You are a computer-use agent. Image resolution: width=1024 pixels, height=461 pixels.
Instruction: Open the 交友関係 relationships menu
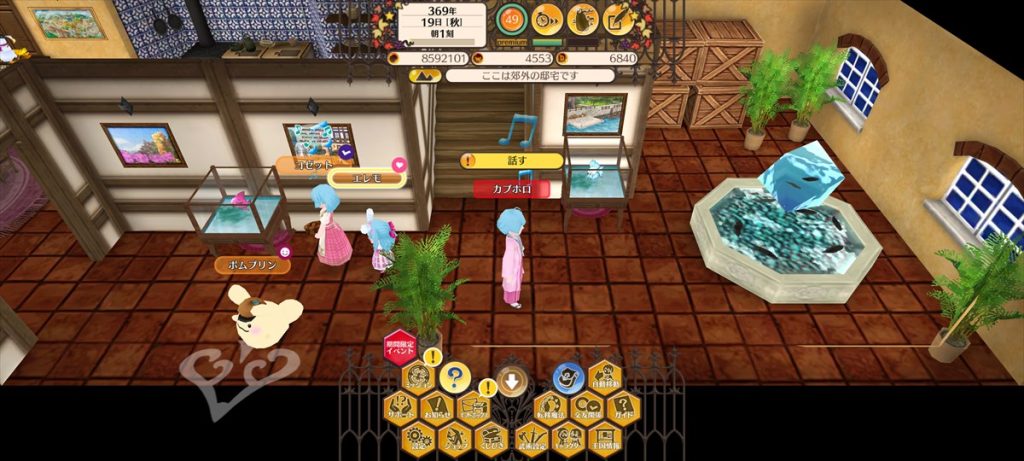[x=586, y=407]
